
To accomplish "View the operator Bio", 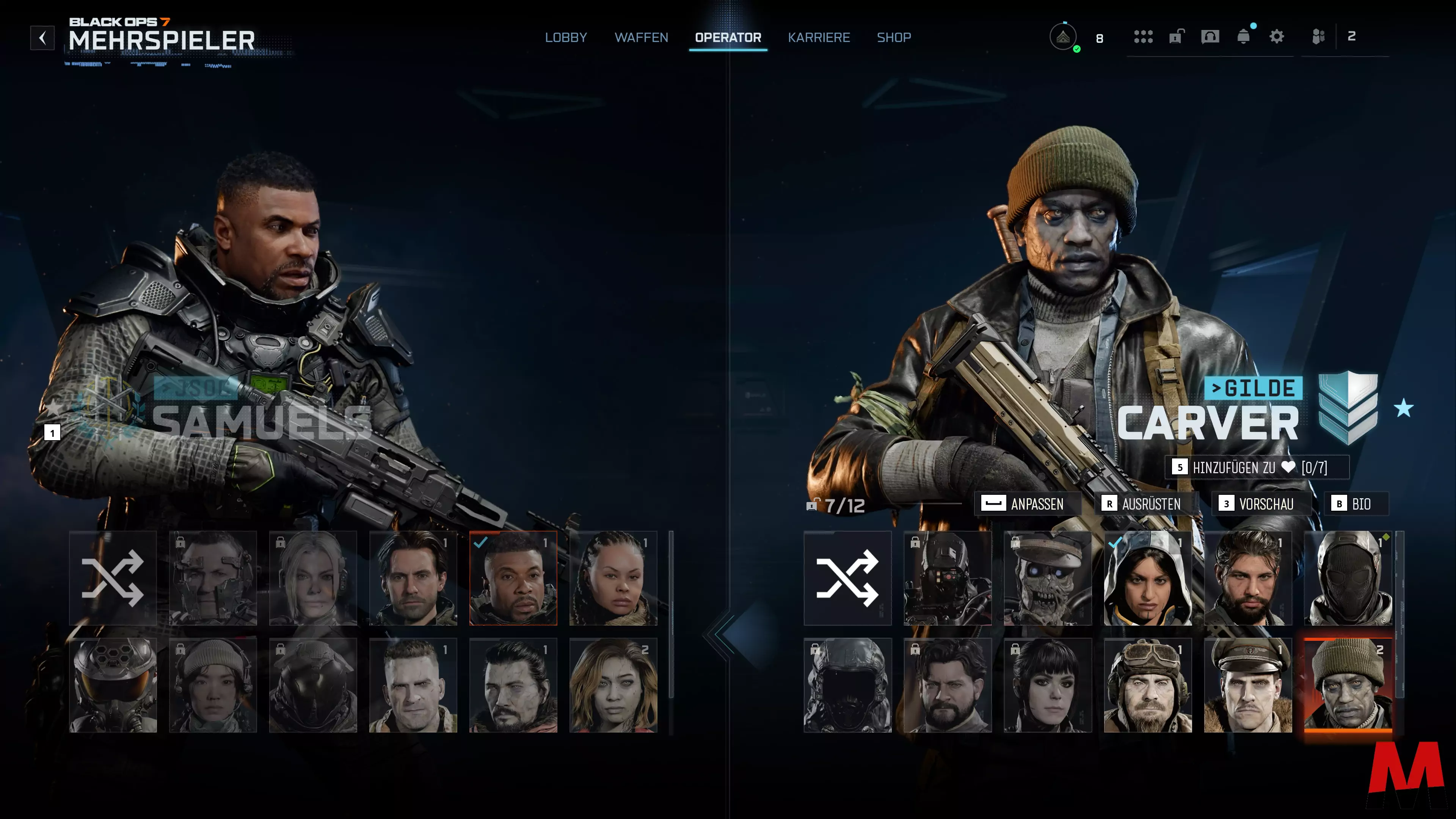I will coord(1356,504).
